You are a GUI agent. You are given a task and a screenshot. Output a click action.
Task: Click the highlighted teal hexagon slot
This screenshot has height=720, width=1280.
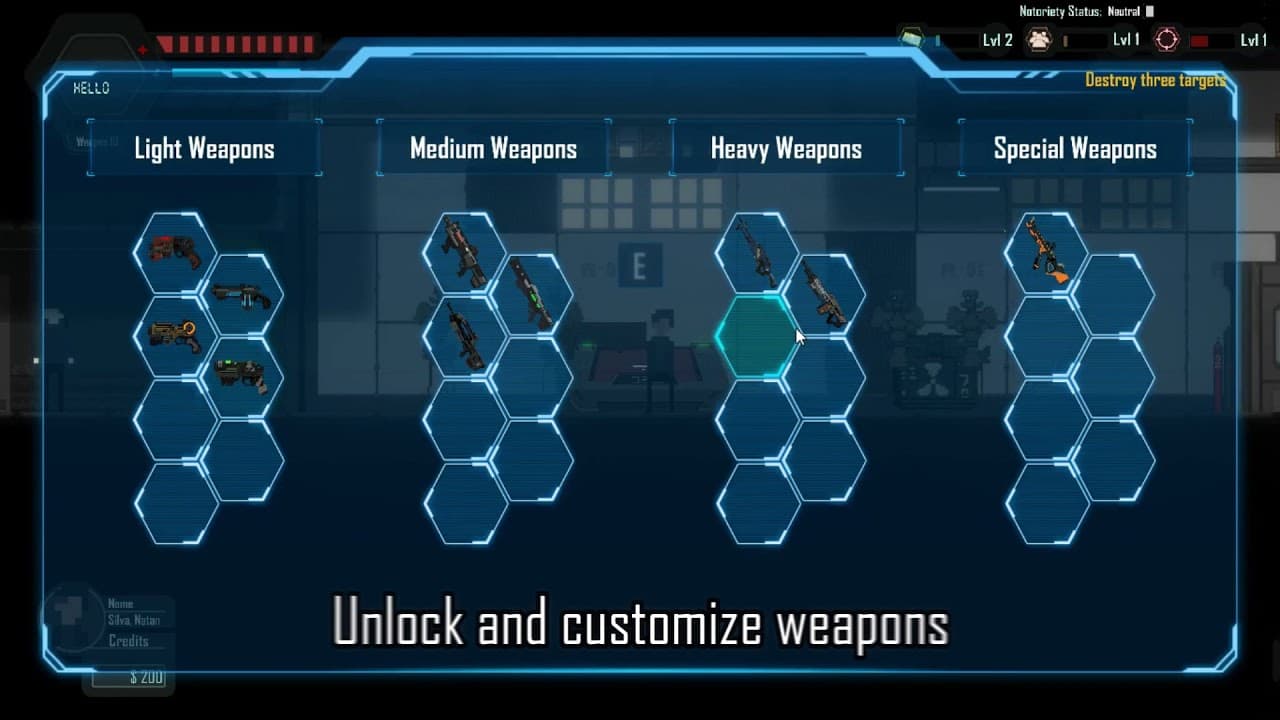pyautogui.click(x=755, y=337)
